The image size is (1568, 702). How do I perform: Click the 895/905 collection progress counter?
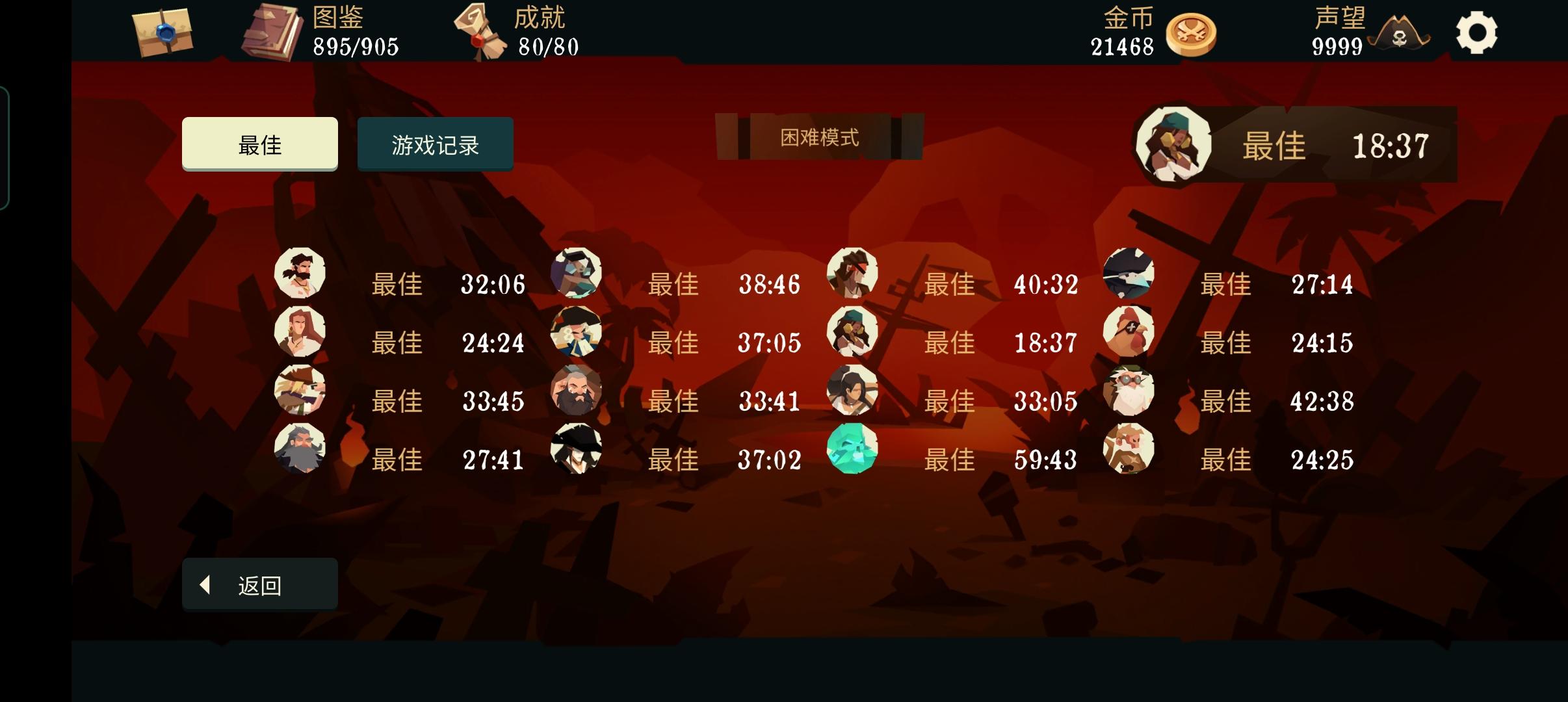[x=355, y=47]
